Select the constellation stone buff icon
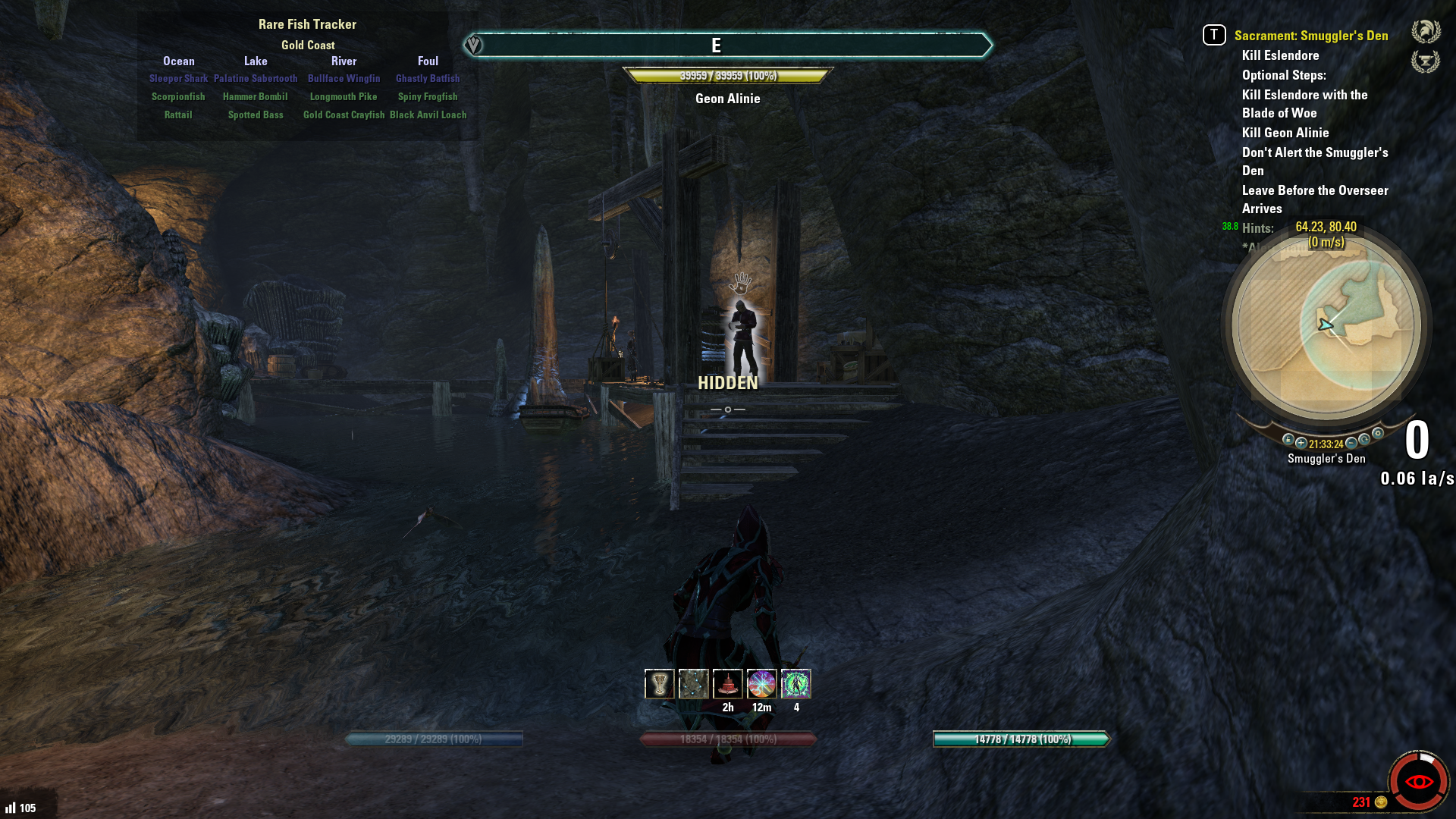The height and width of the screenshot is (819, 1456). coord(693,684)
